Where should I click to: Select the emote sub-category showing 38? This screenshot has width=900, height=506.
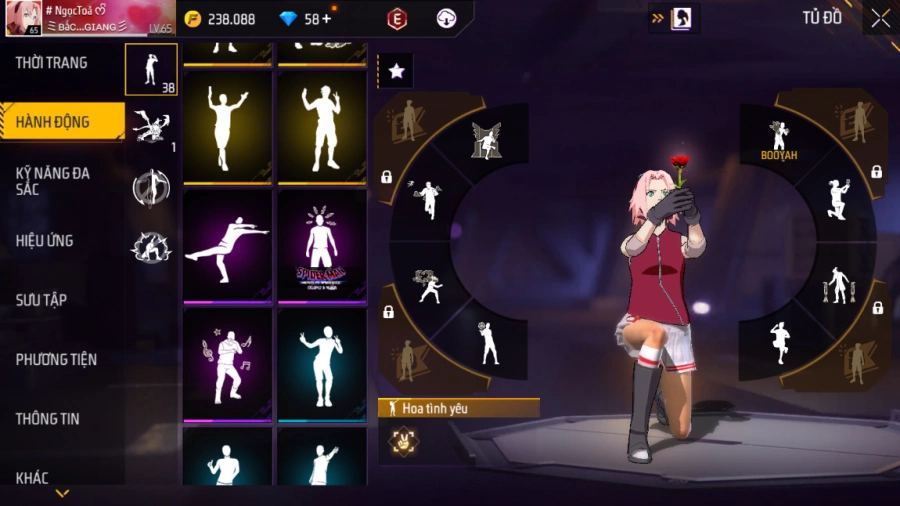coord(151,69)
